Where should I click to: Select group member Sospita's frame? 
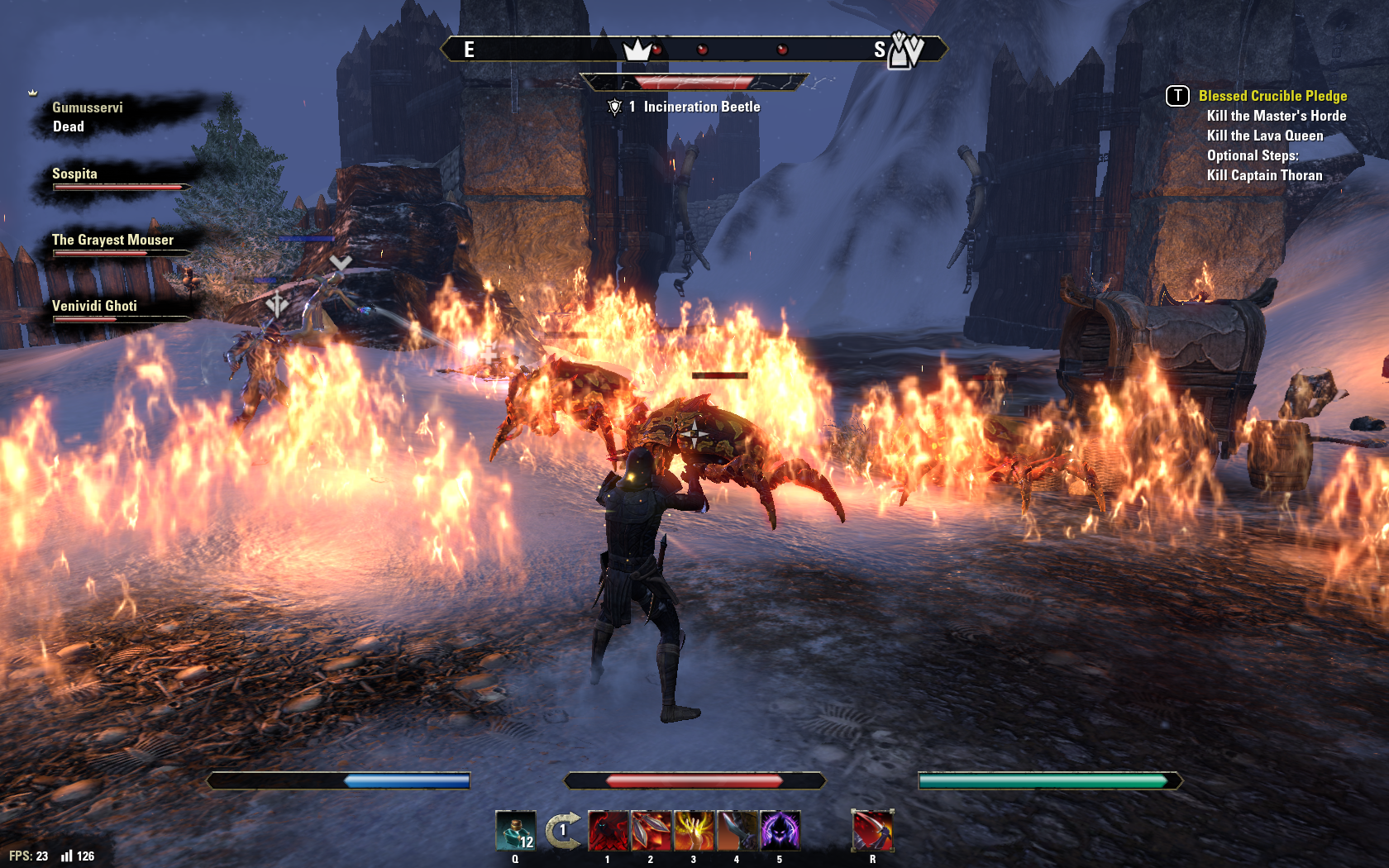point(116,179)
